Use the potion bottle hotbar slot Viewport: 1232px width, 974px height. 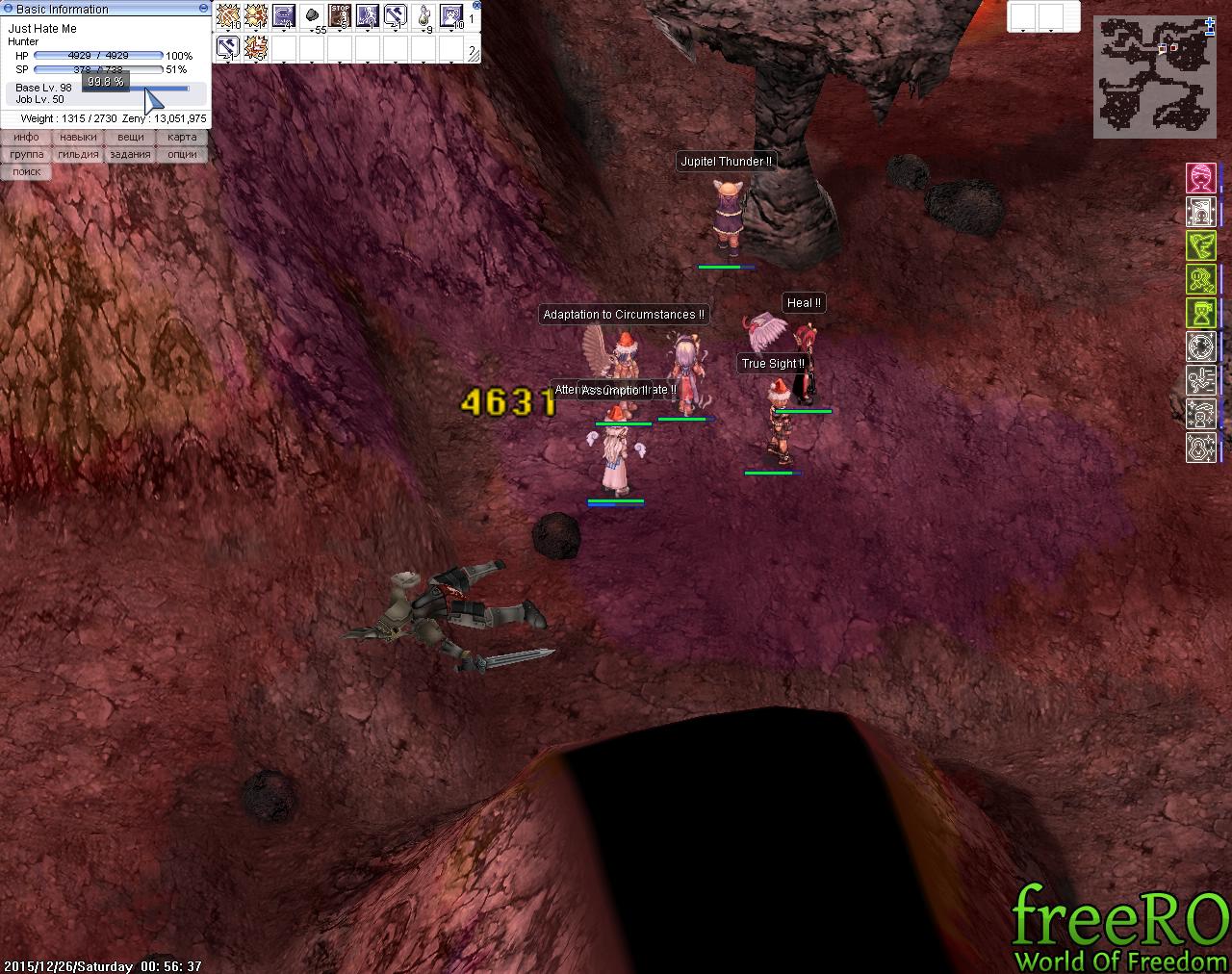(423, 15)
